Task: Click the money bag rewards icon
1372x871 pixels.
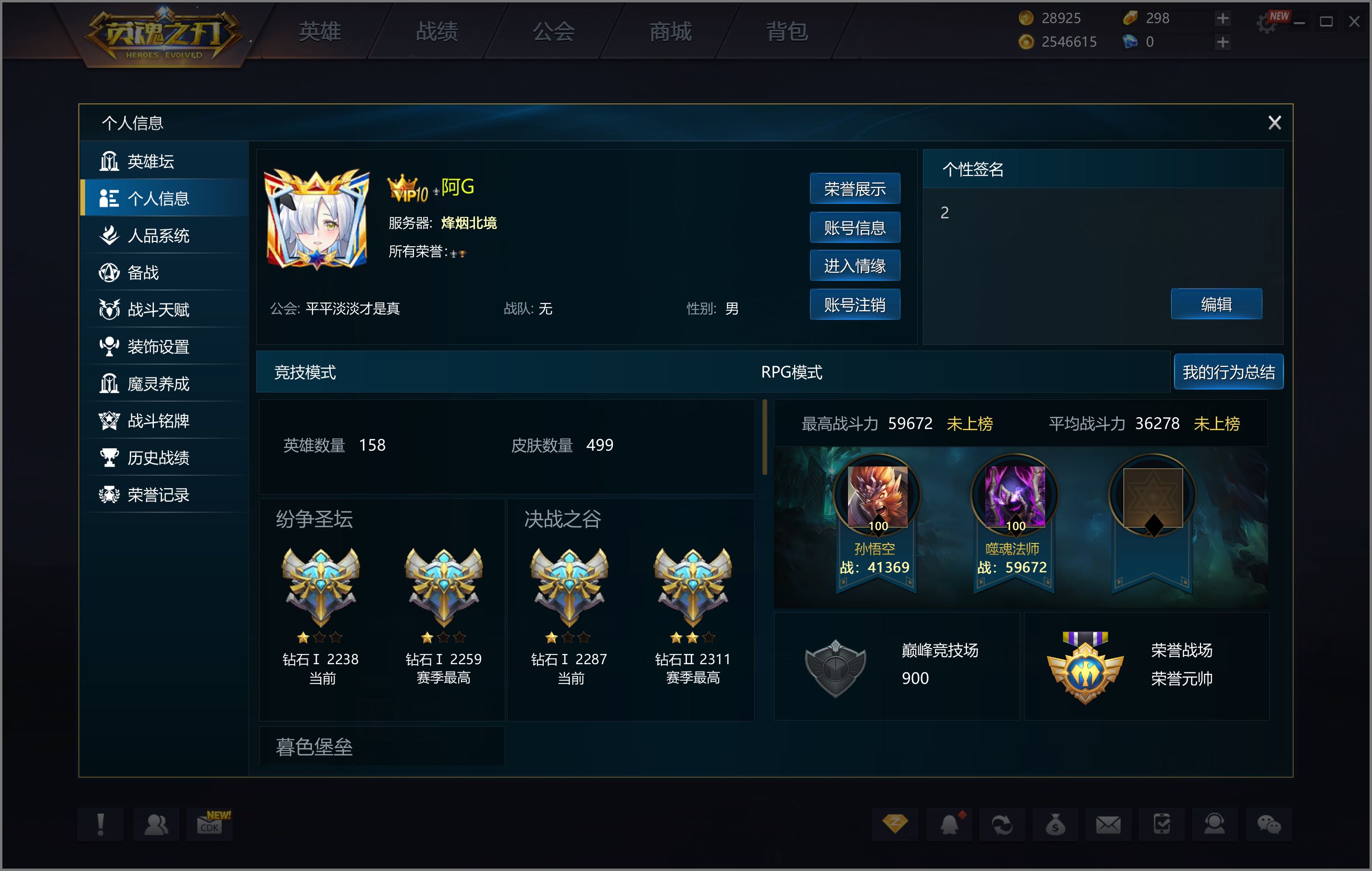Action: [x=1056, y=825]
